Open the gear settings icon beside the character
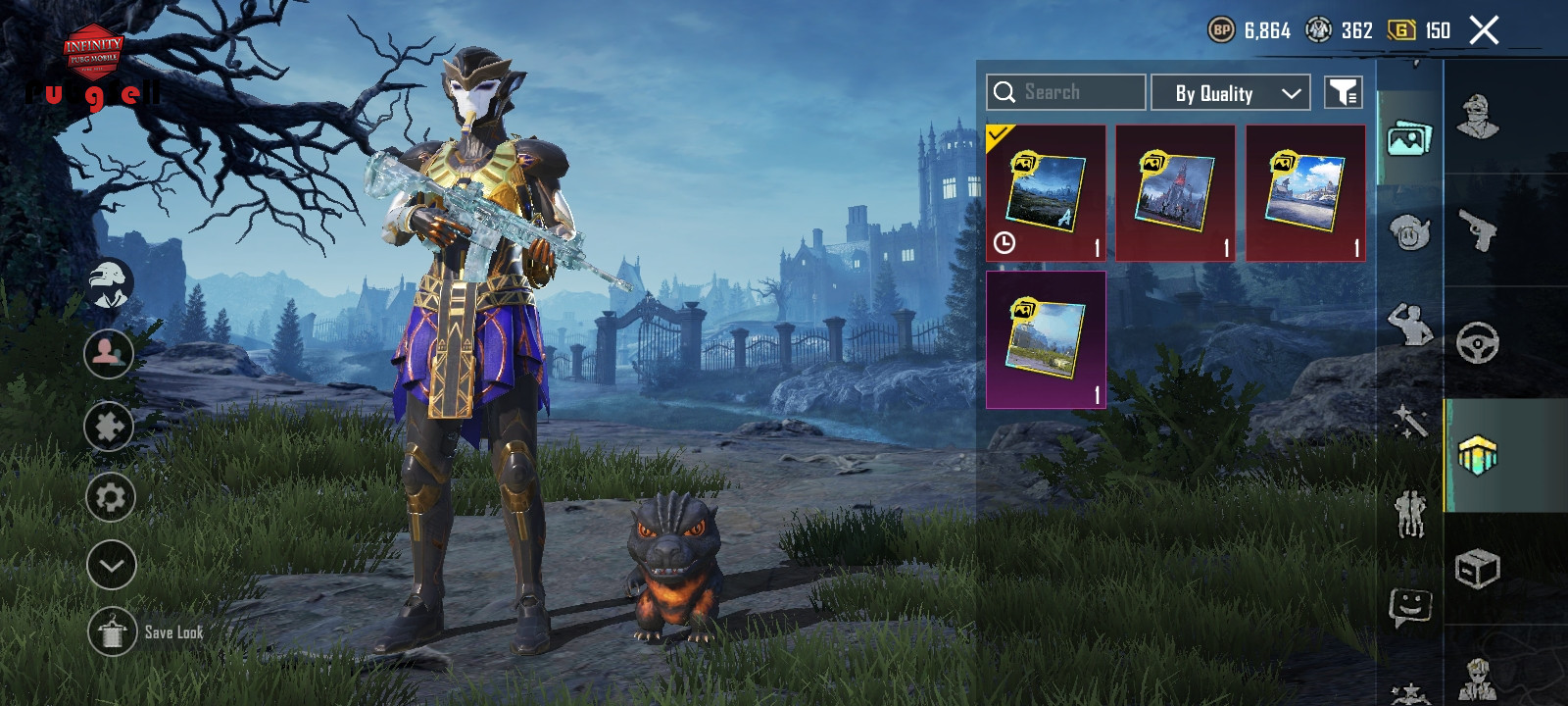This screenshot has height=706, width=1568. pos(110,497)
